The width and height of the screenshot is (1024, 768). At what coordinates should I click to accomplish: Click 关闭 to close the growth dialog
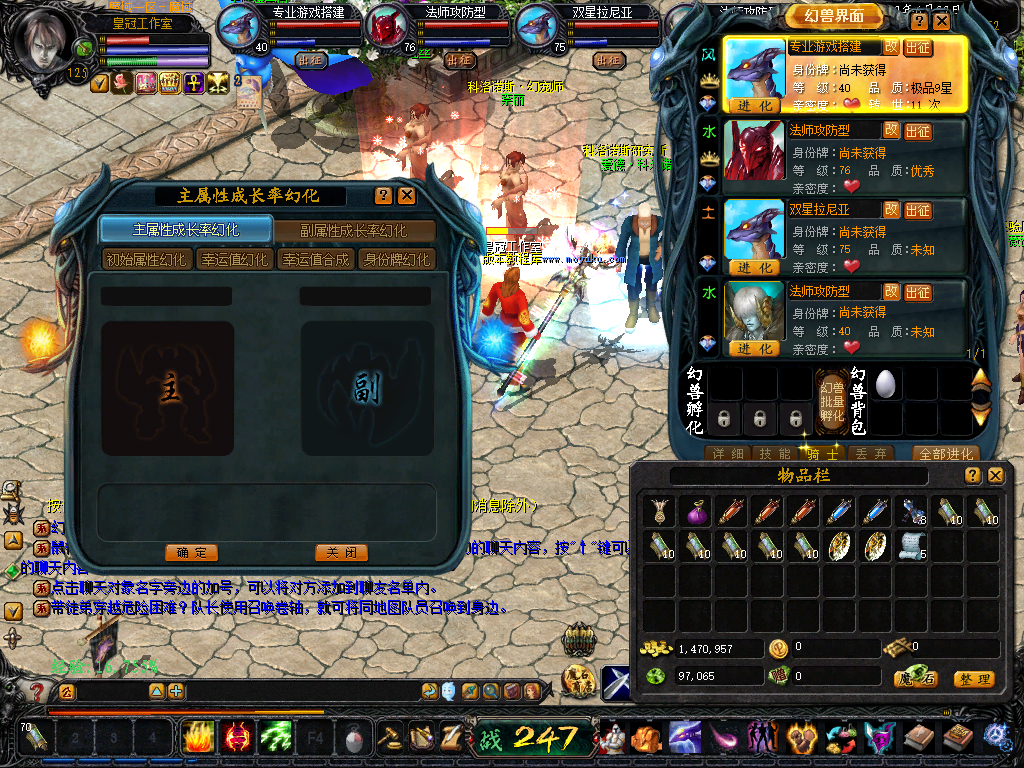[x=341, y=553]
